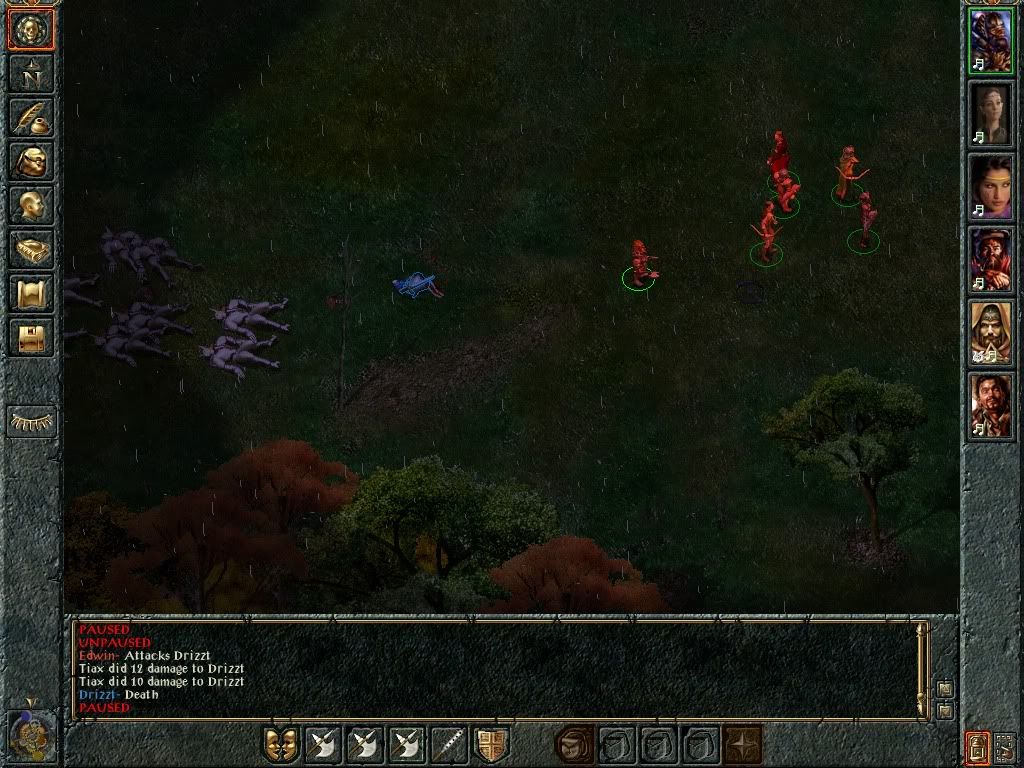Image resolution: width=1024 pixels, height=768 pixels.
Task: Toggle party AI with the lantern button
Action: pyautogui.click(x=977, y=746)
